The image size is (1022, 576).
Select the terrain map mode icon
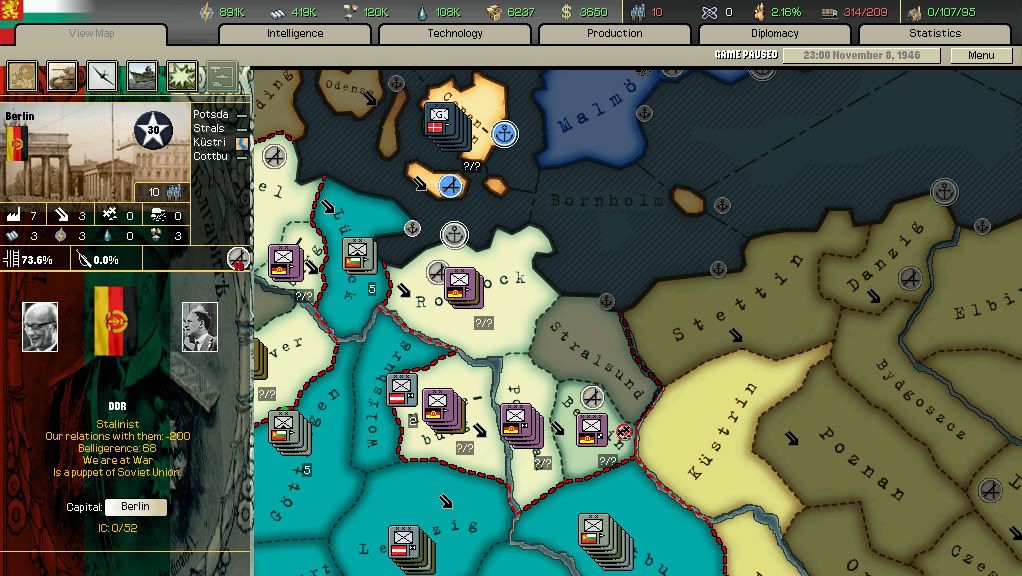pos(22,76)
